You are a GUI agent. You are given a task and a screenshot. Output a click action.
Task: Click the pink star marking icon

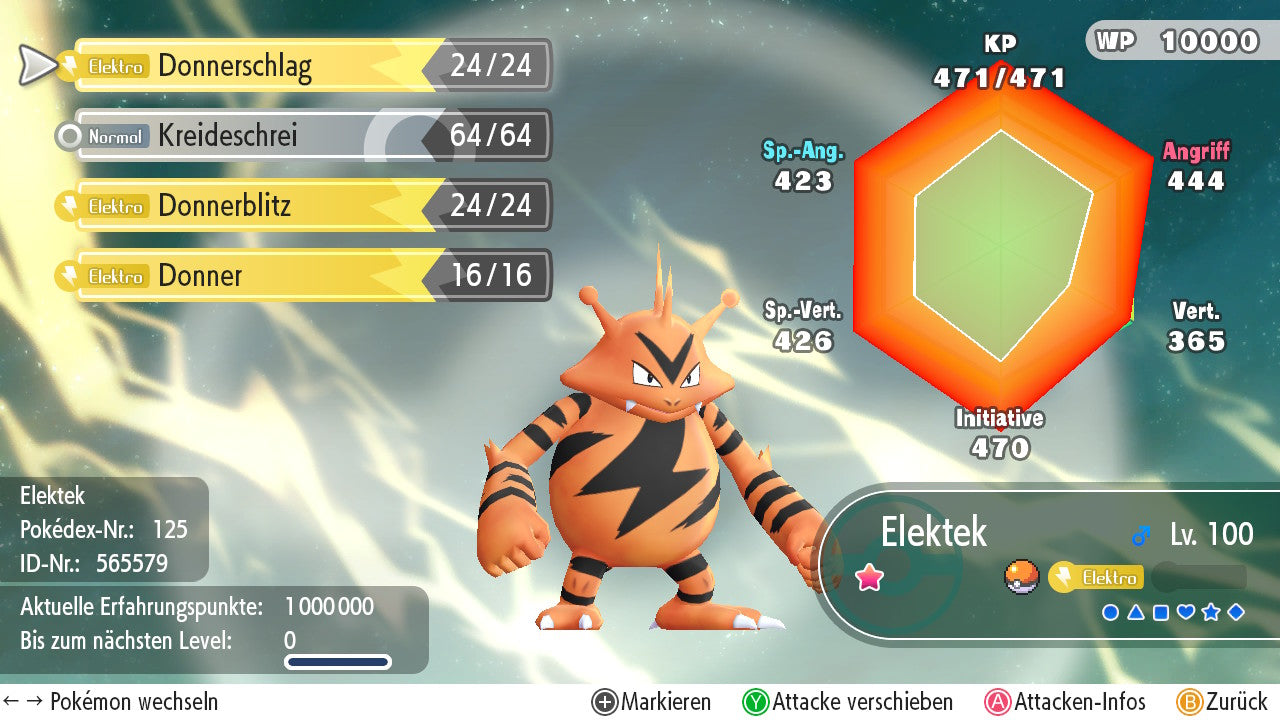pyautogui.click(x=869, y=578)
